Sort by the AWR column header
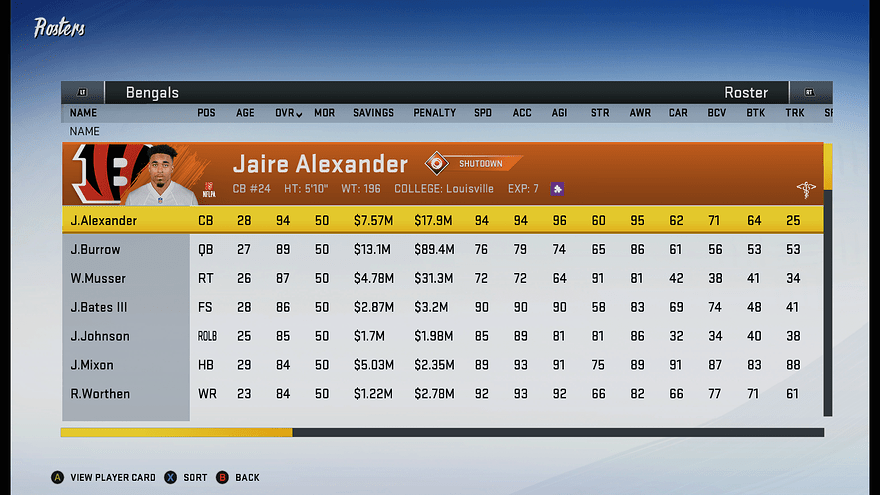The height and width of the screenshot is (495, 880). click(x=640, y=113)
